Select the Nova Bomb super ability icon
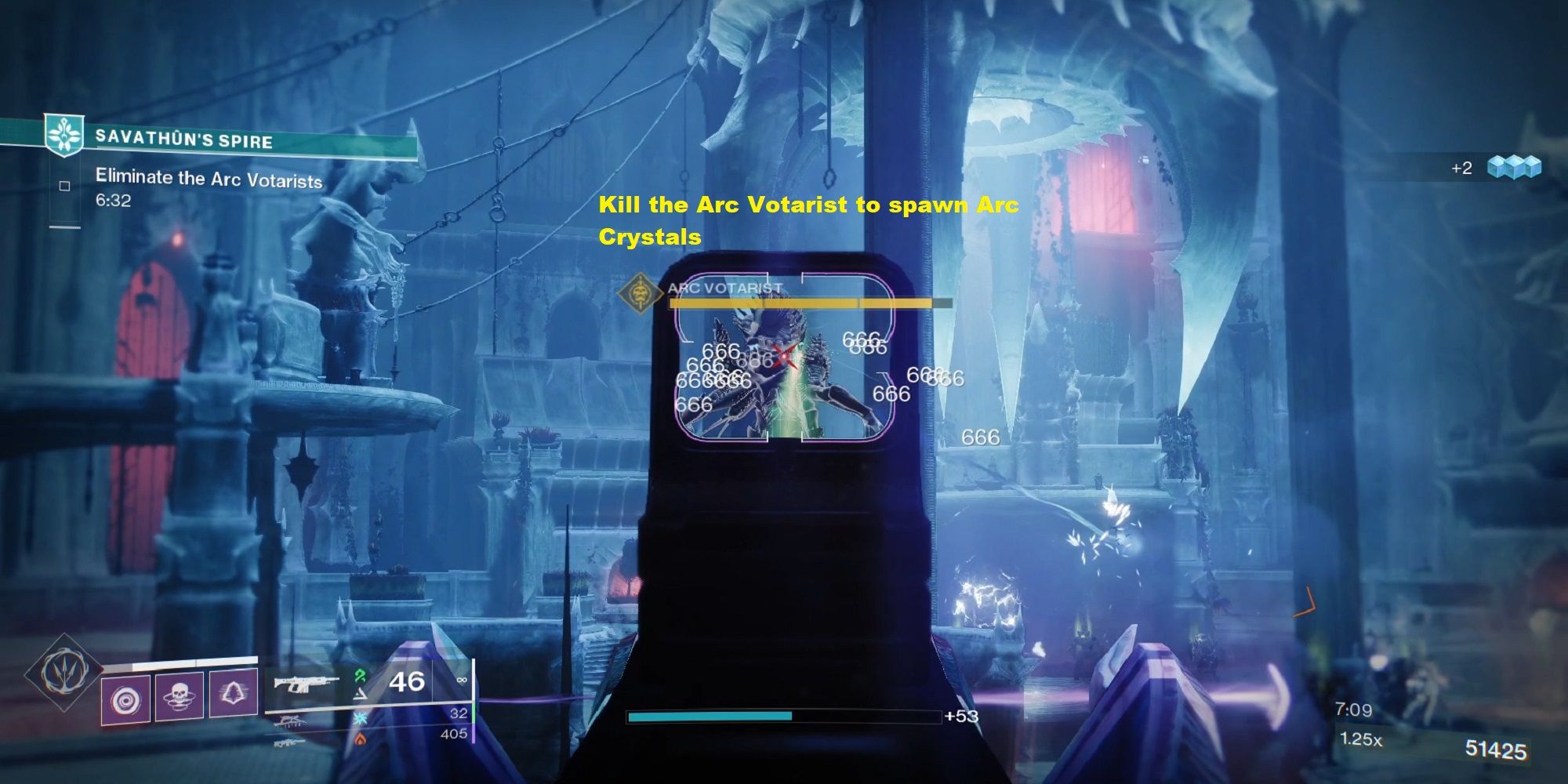The width and height of the screenshot is (1568, 784). 125,698
